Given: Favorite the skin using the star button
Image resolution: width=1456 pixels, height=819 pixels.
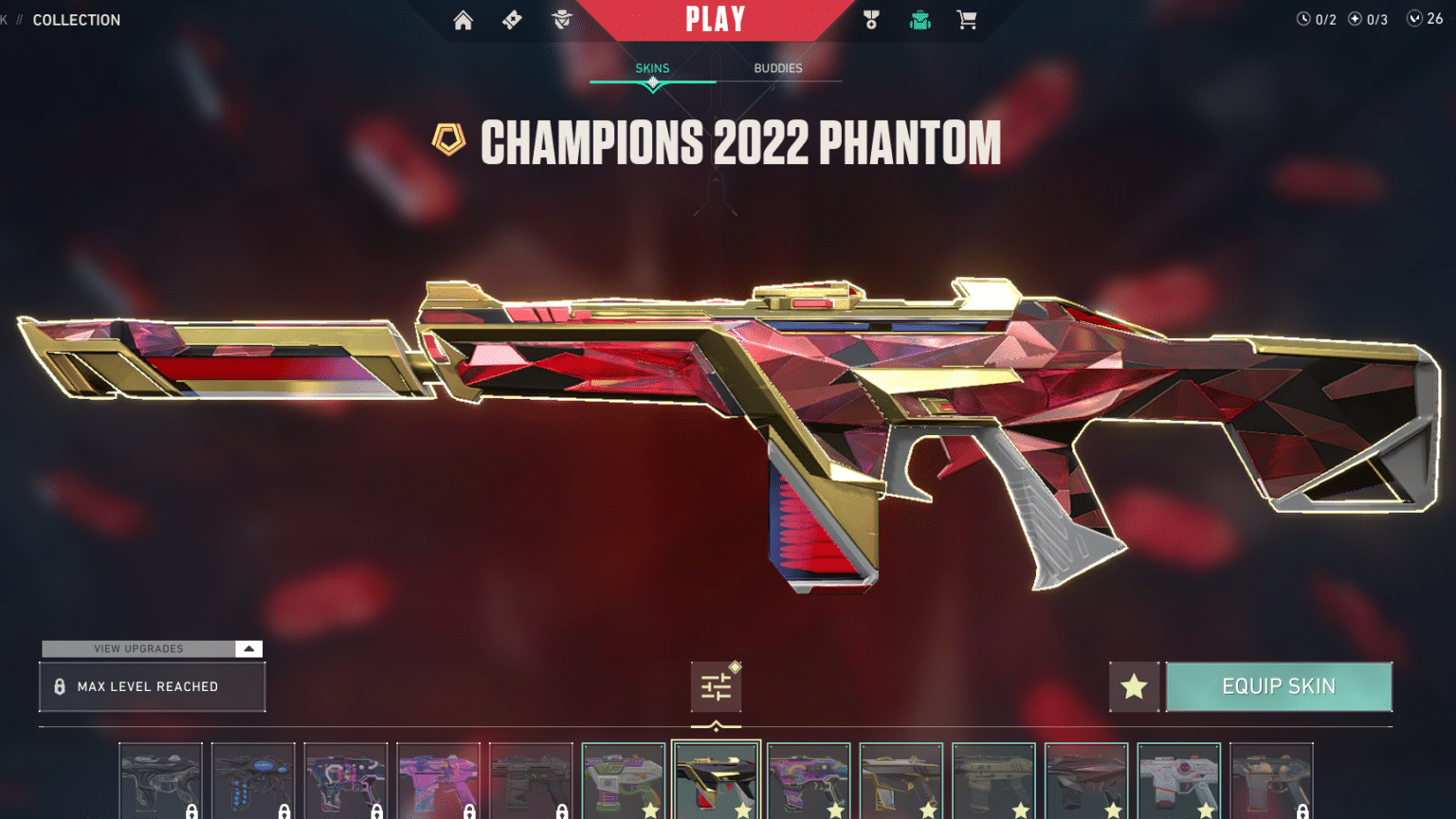Looking at the screenshot, I should [1135, 686].
